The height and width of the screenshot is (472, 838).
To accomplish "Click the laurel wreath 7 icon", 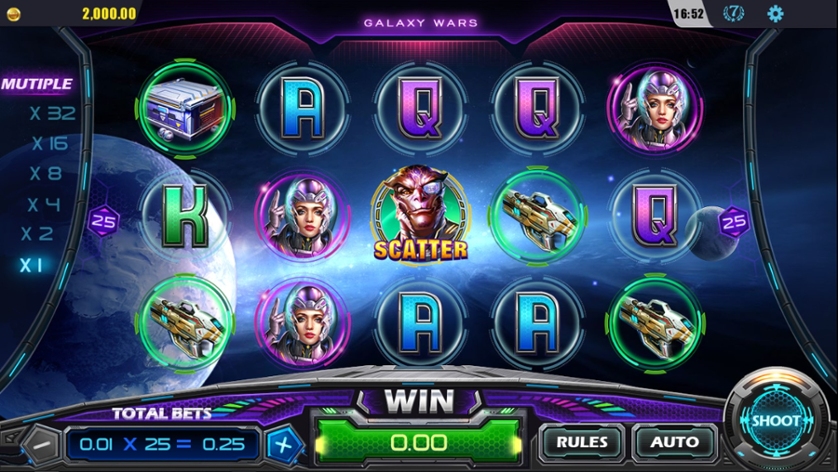I will pos(733,14).
